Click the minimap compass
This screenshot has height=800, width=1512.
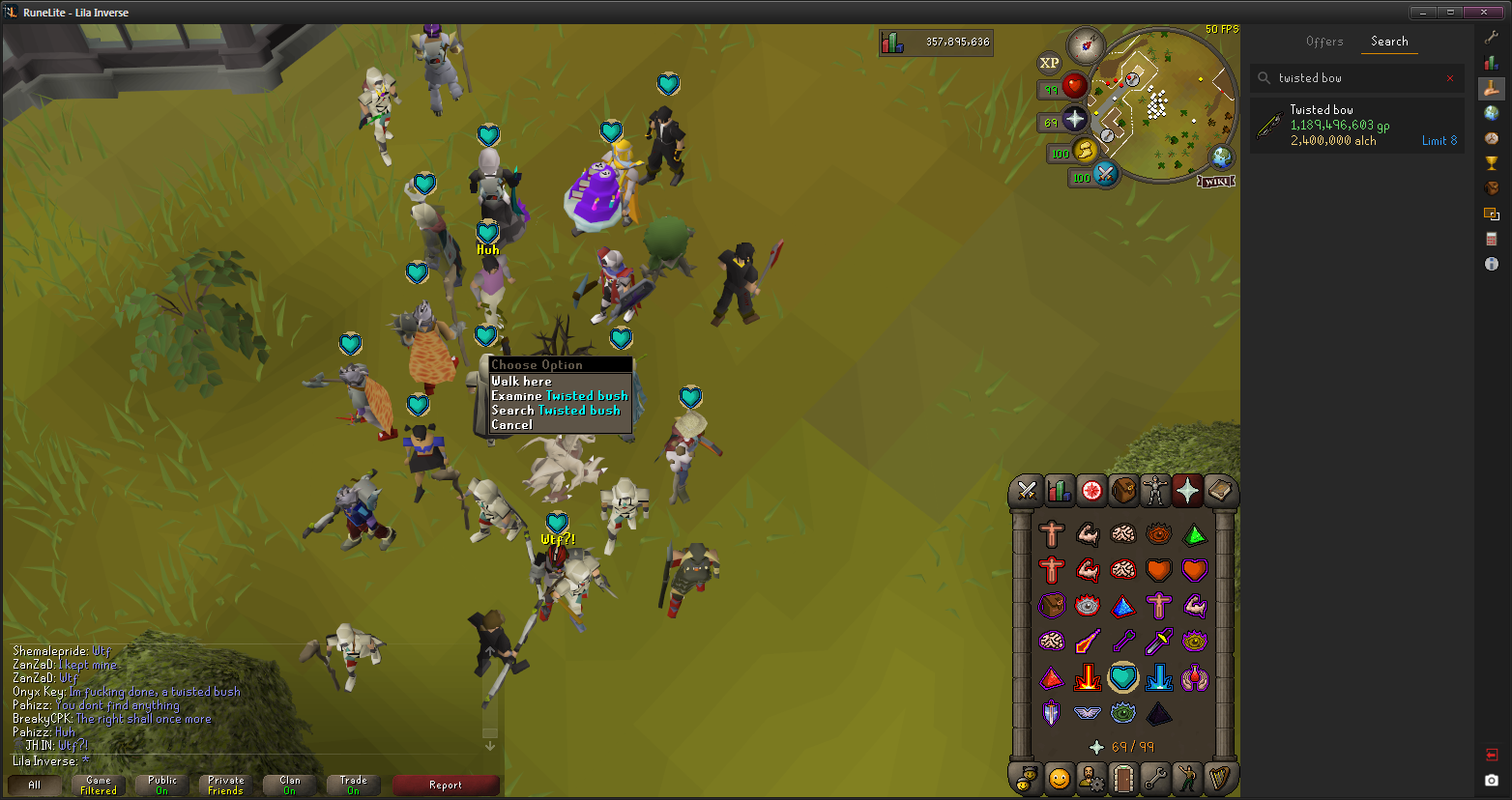point(1086,44)
